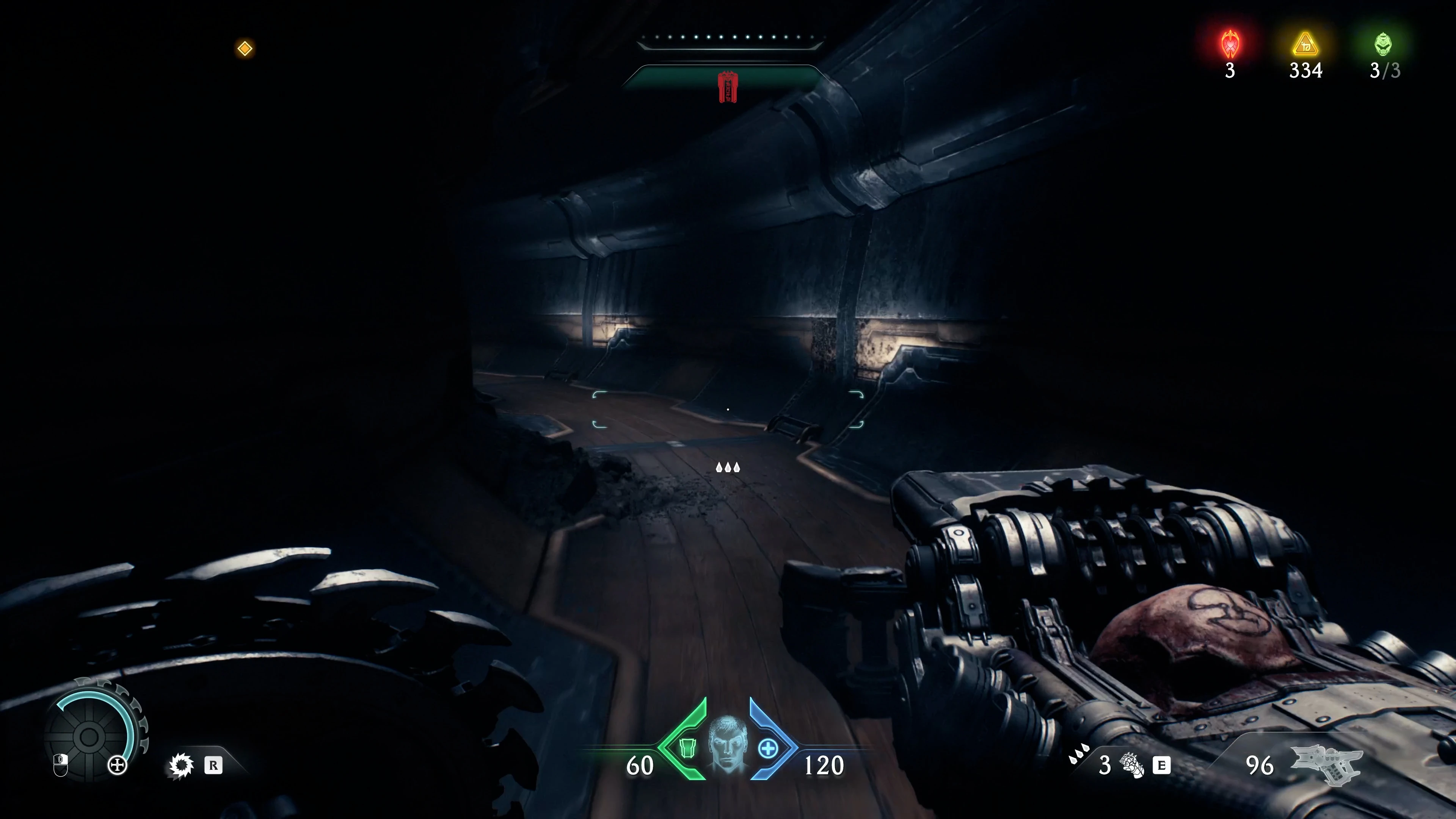The image size is (1456, 819).
Task: Select the yellow gold currency icon
Action: pyautogui.click(x=1305, y=44)
